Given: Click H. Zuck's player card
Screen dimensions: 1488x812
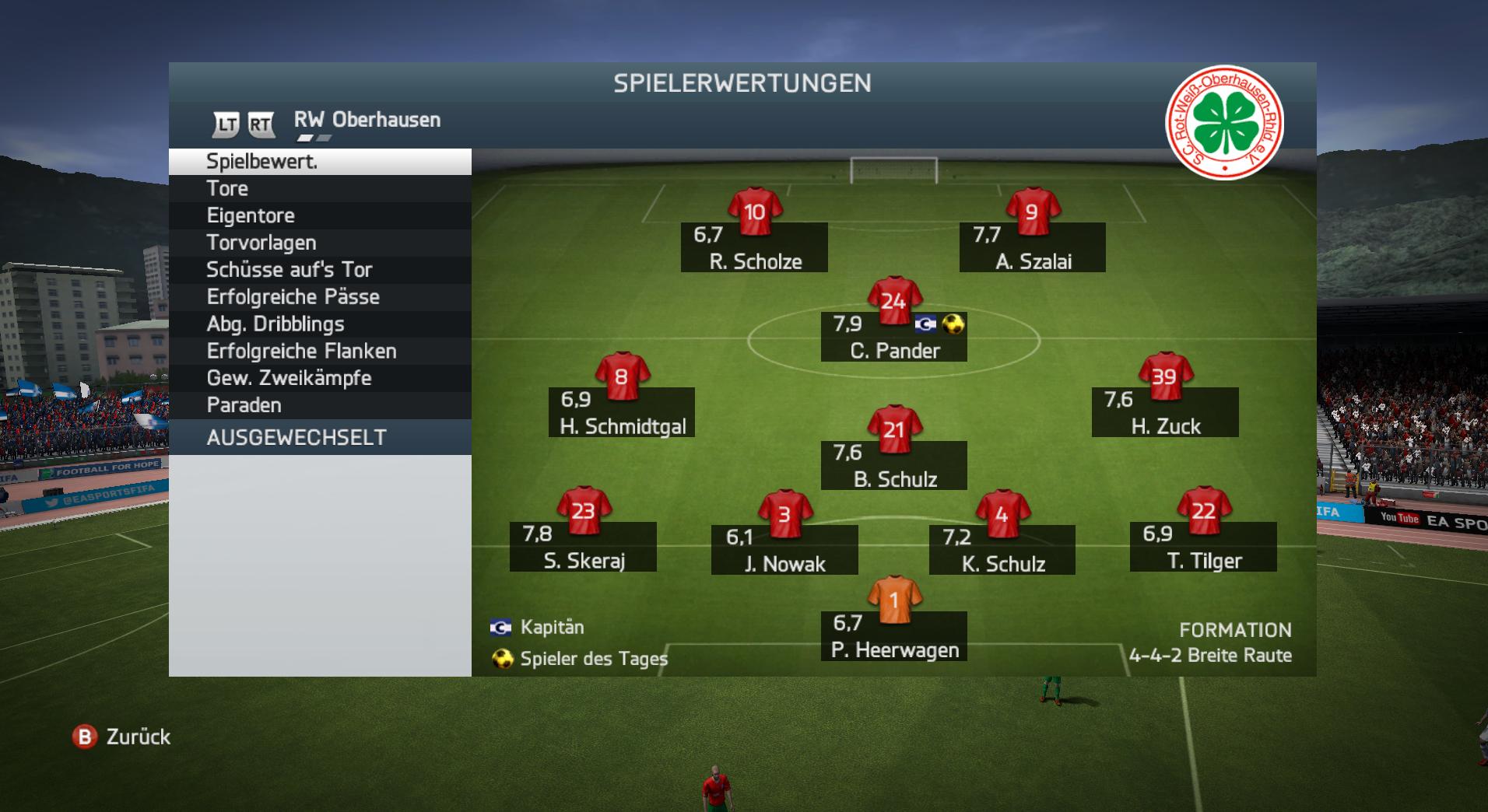Looking at the screenshot, I should (1164, 412).
